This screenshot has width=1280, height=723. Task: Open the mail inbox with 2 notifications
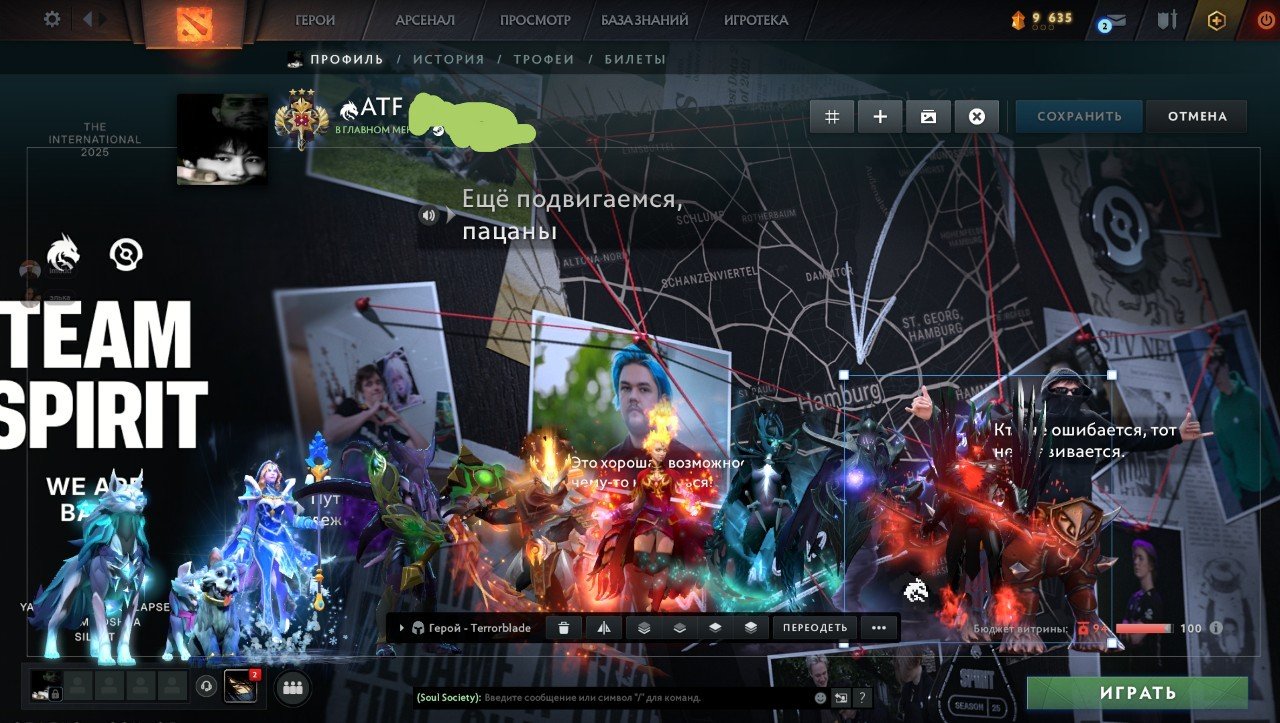click(x=1118, y=18)
